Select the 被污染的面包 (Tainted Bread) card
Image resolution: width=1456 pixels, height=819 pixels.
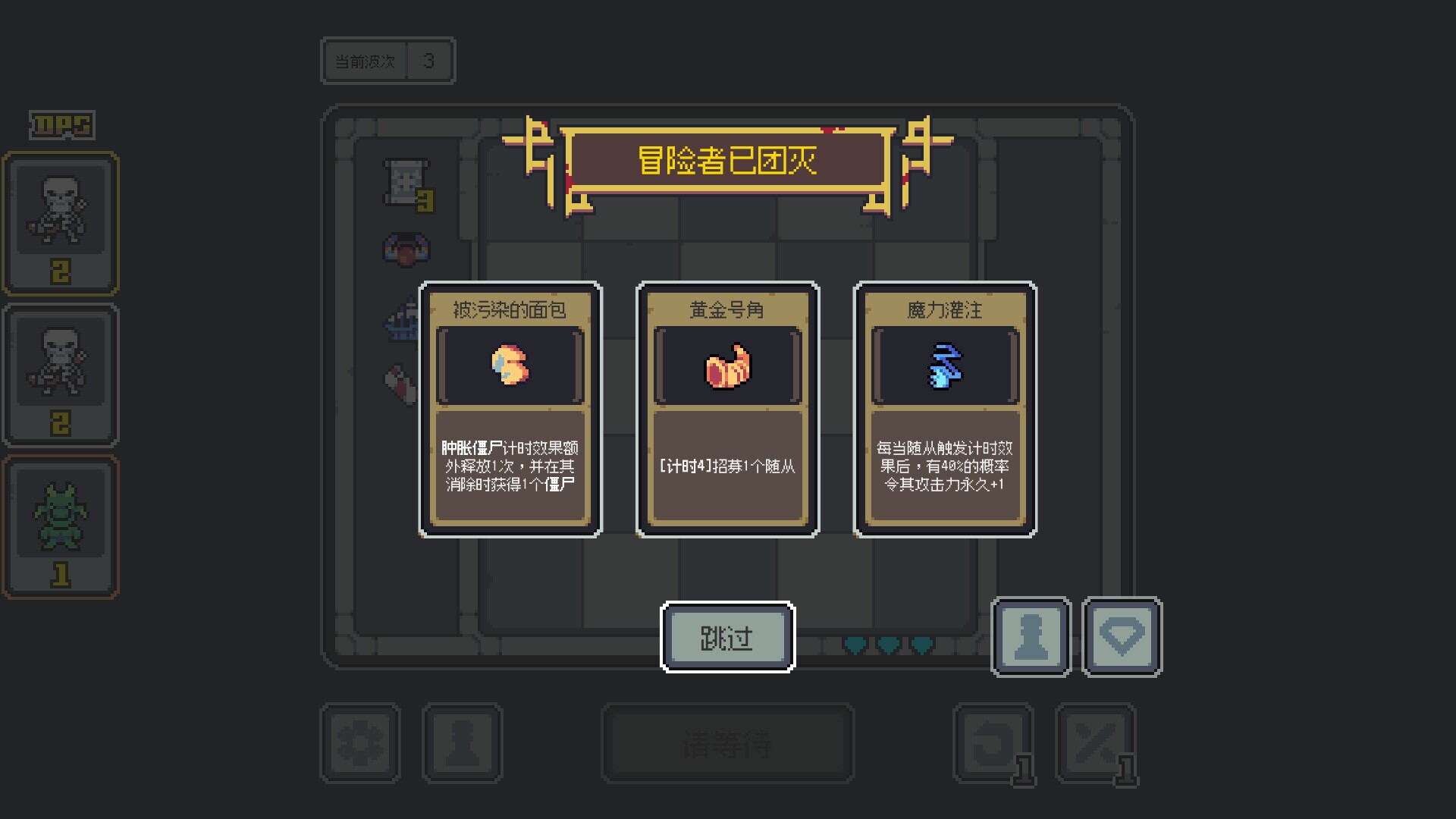510,408
